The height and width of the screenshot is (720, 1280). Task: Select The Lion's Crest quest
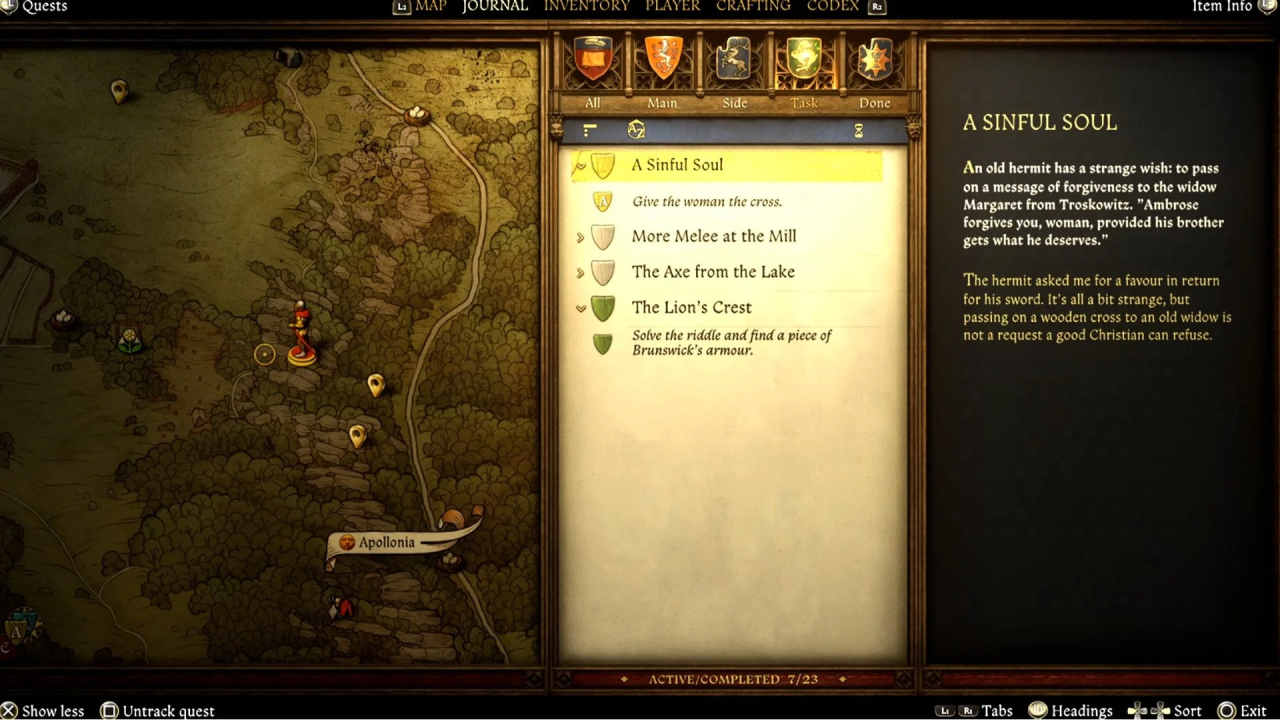pyautogui.click(x=691, y=308)
